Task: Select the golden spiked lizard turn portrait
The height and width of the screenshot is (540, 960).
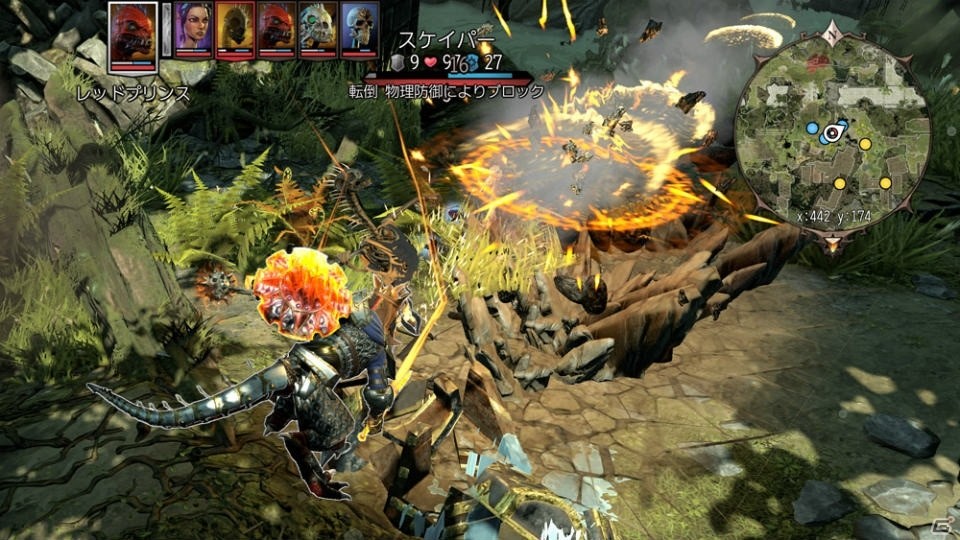Action: coord(235,28)
